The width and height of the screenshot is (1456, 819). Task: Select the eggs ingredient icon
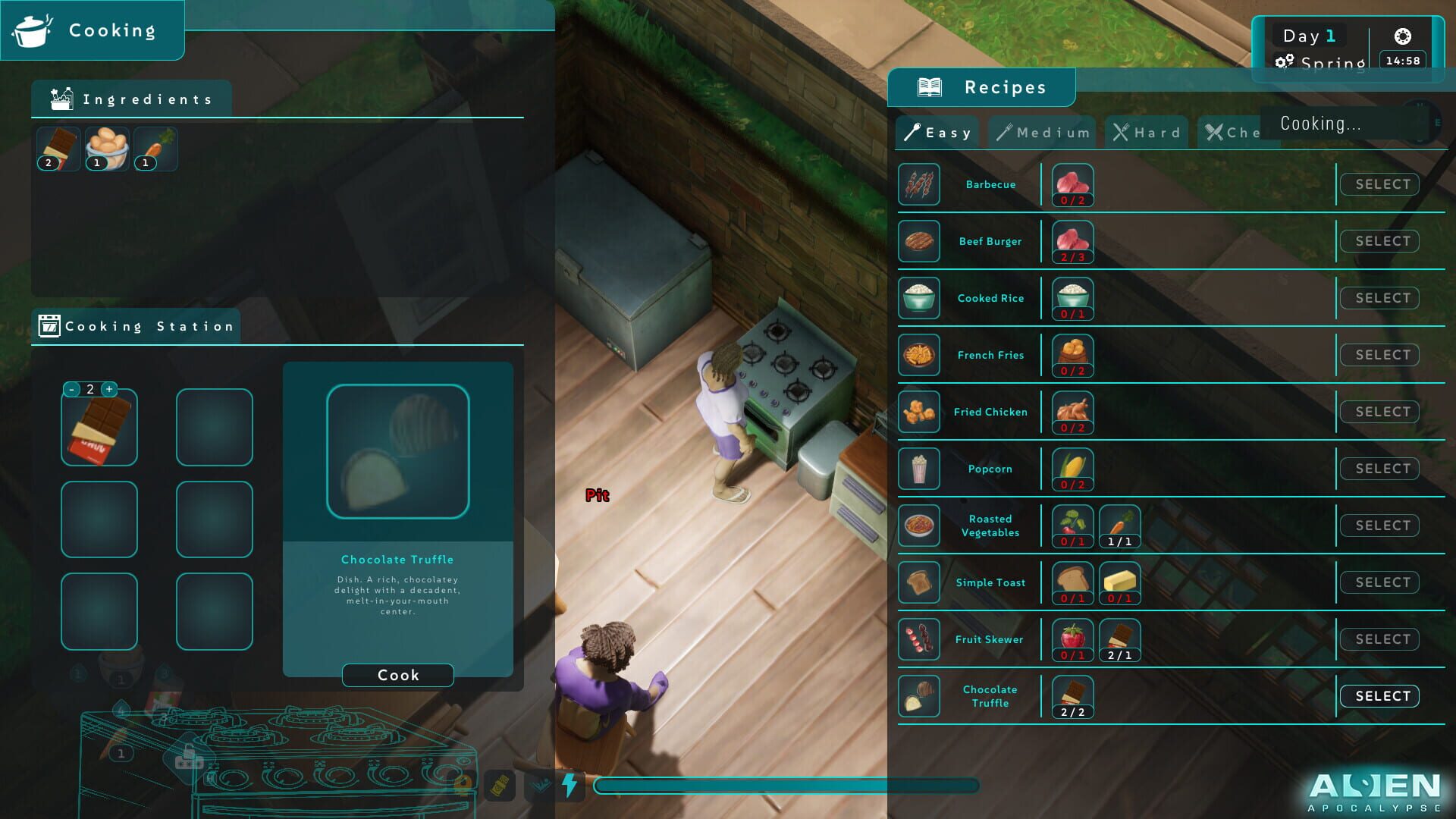point(106,148)
